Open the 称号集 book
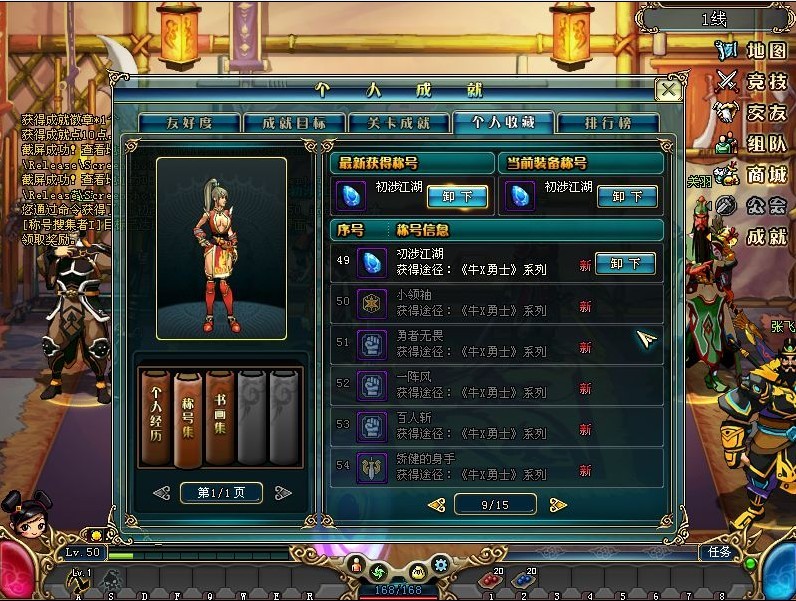This screenshot has height=601, width=796. point(187,418)
